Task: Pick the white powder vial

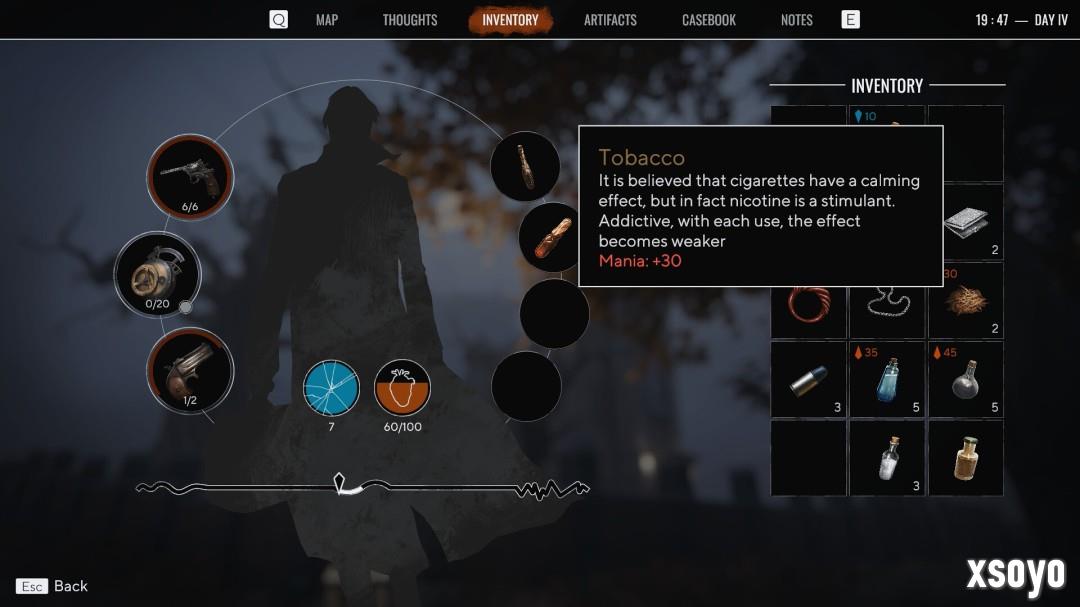Action: click(886, 458)
